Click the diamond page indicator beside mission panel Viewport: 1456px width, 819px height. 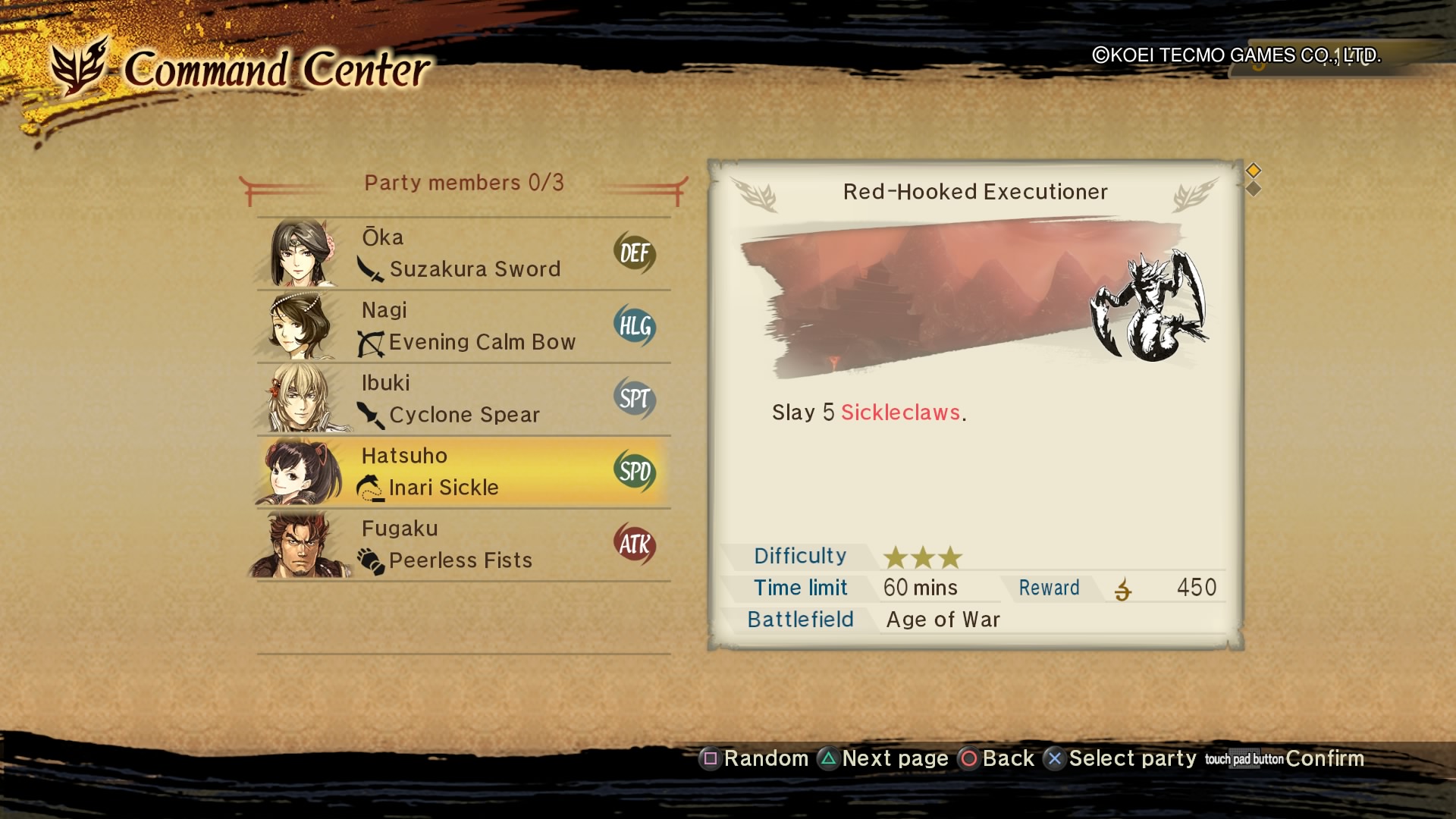tap(1254, 171)
